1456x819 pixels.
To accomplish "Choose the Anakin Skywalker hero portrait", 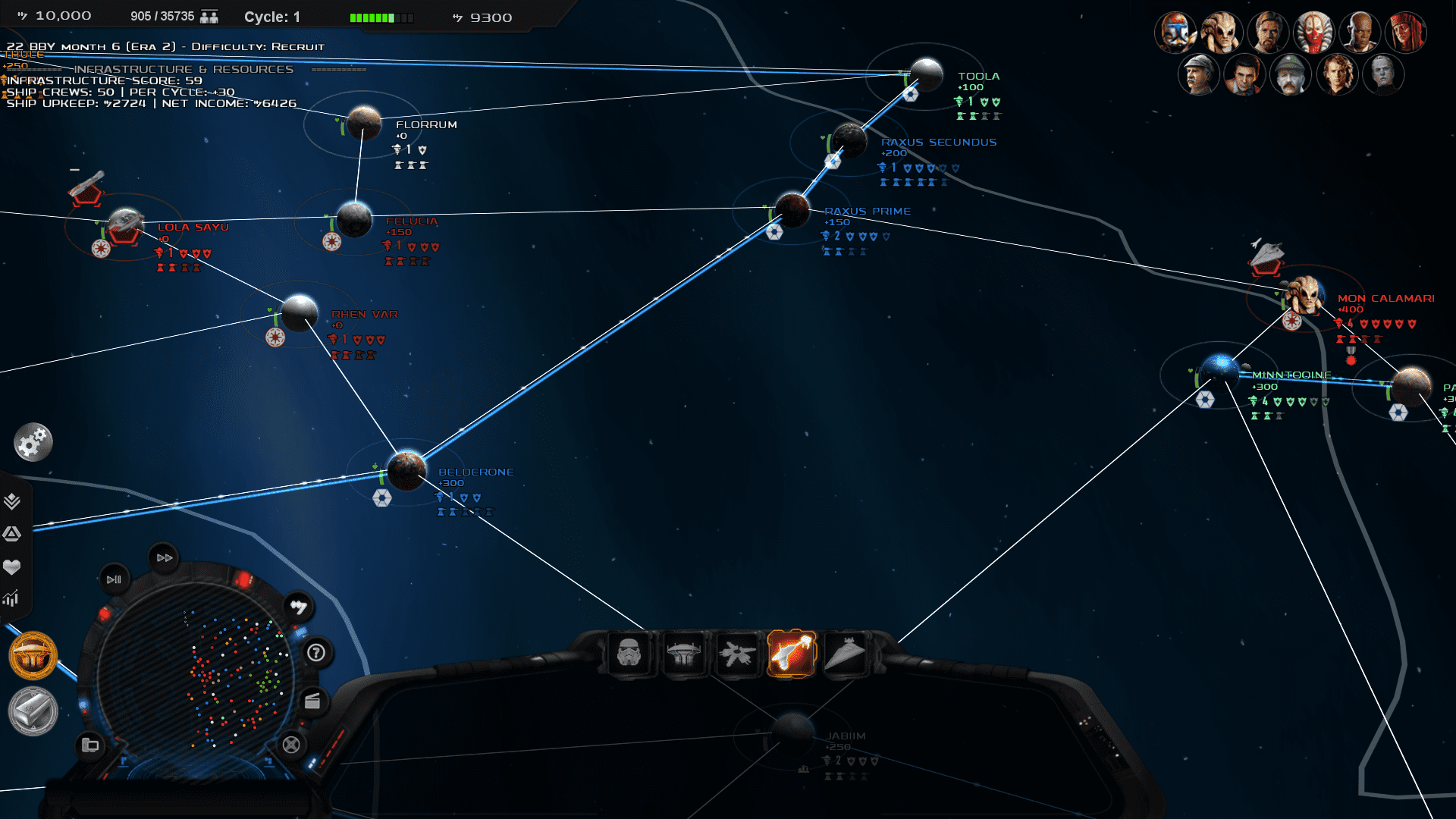I will [1336, 74].
